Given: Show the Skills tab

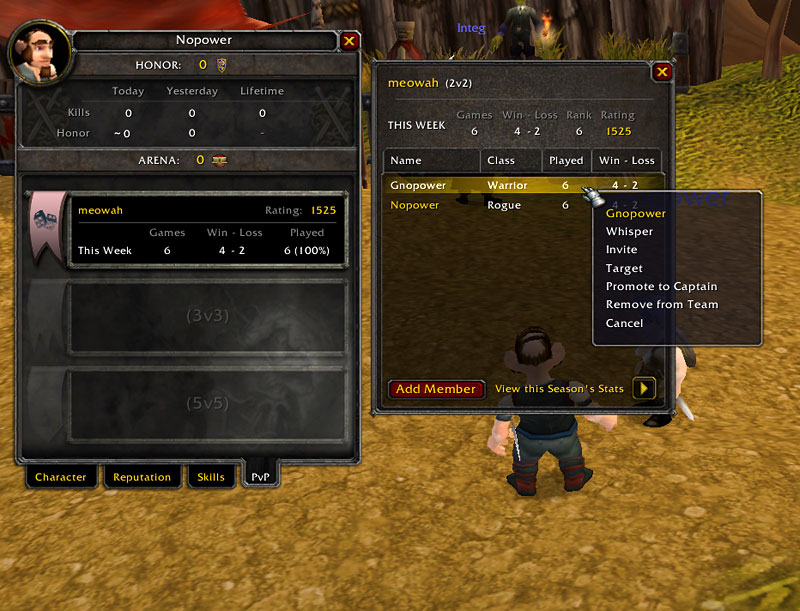Looking at the screenshot, I should 211,477.
